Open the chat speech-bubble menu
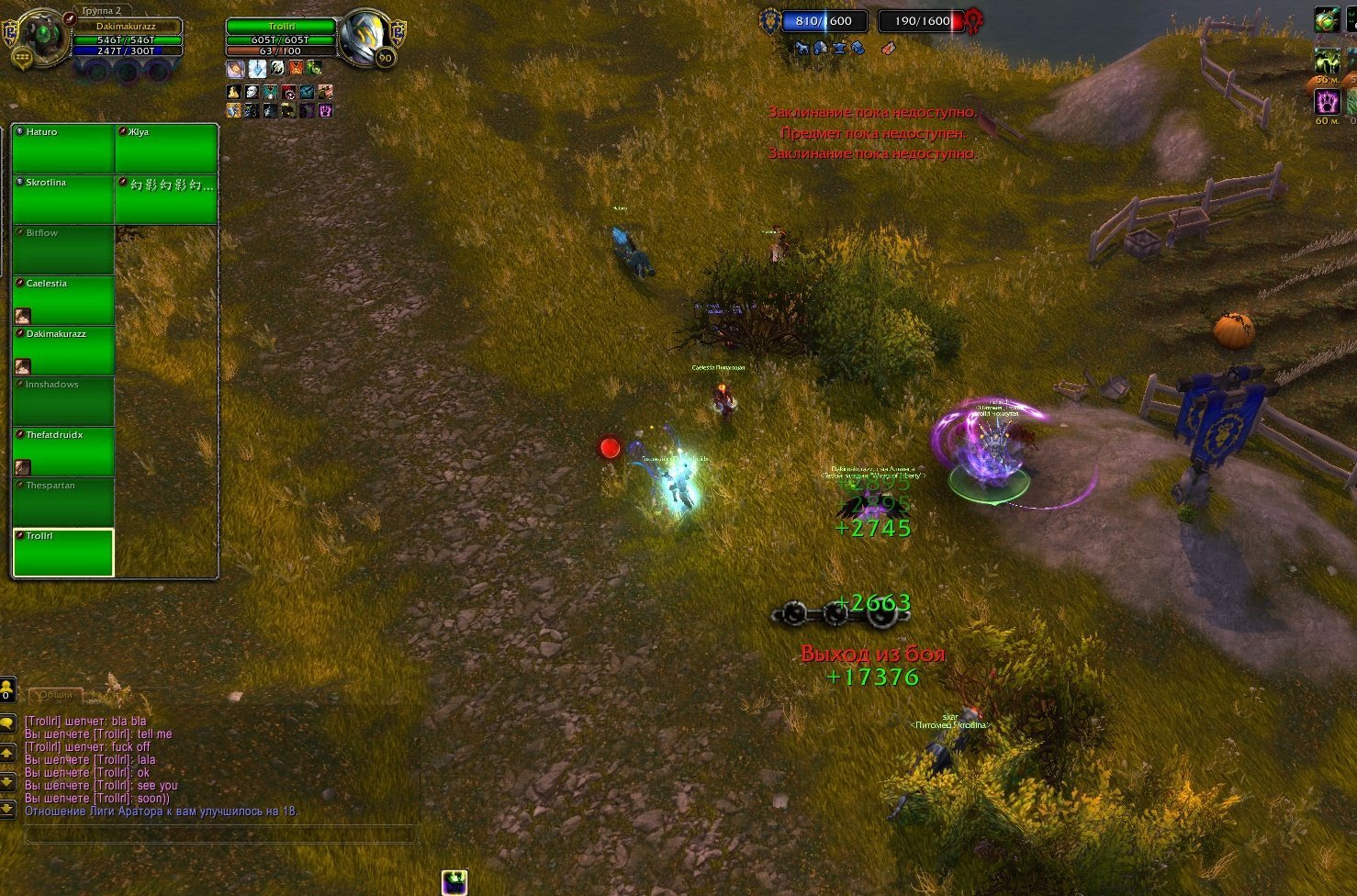Image resolution: width=1357 pixels, height=896 pixels. (x=7, y=723)
